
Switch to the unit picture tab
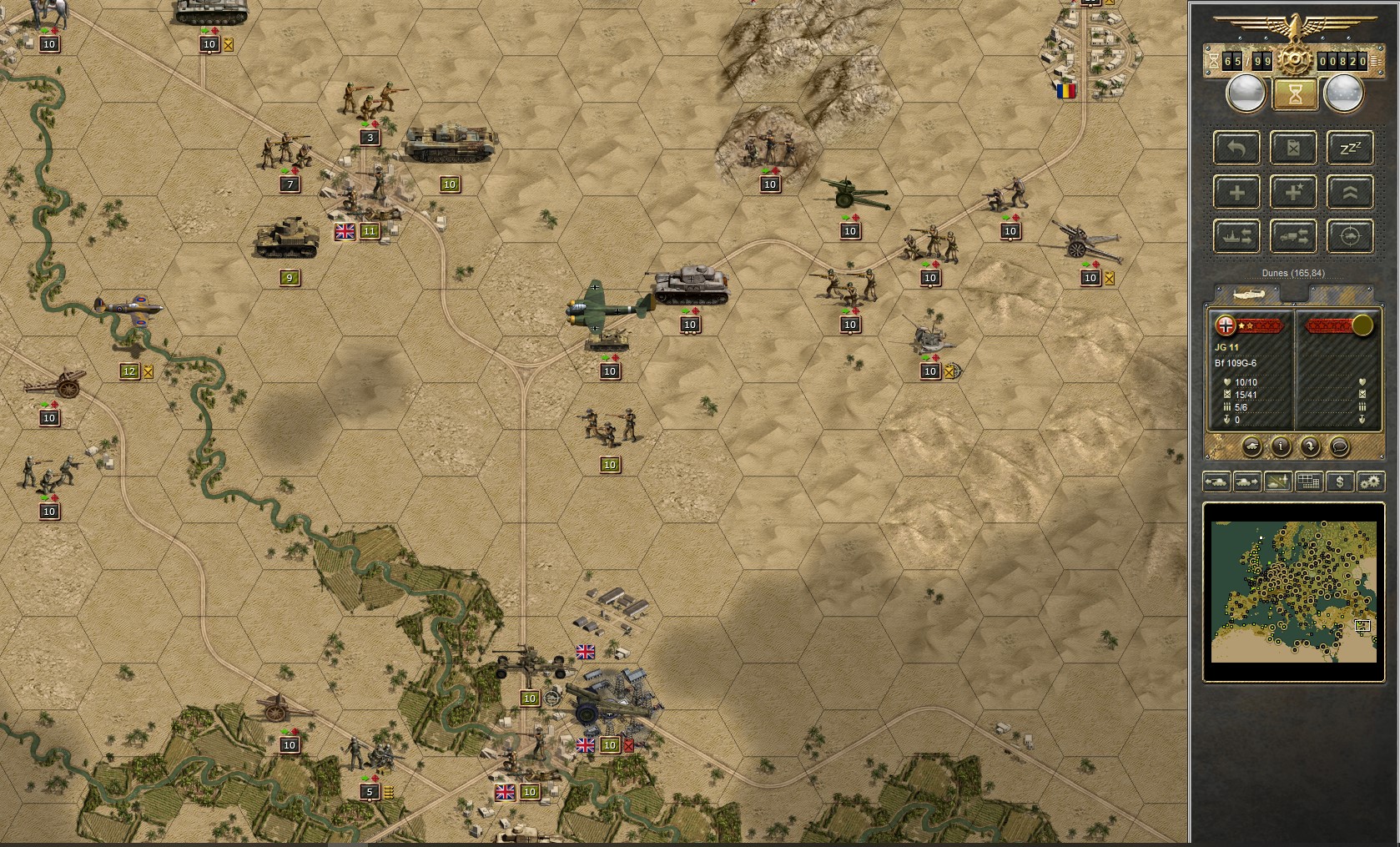(x=1247, y=293)
